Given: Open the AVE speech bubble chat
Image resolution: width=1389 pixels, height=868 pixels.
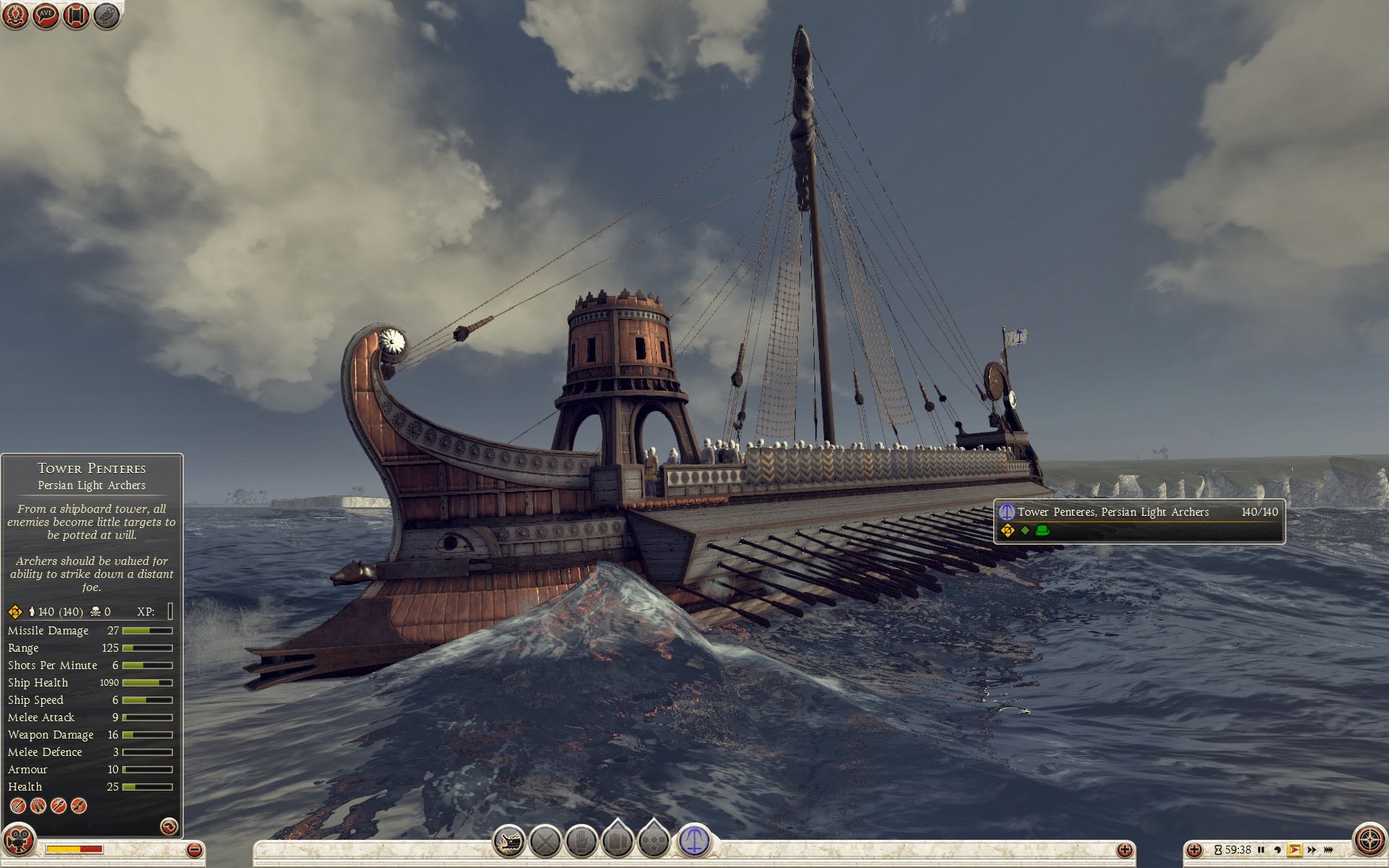Looking at the screenshot, I should coord(46,16).
